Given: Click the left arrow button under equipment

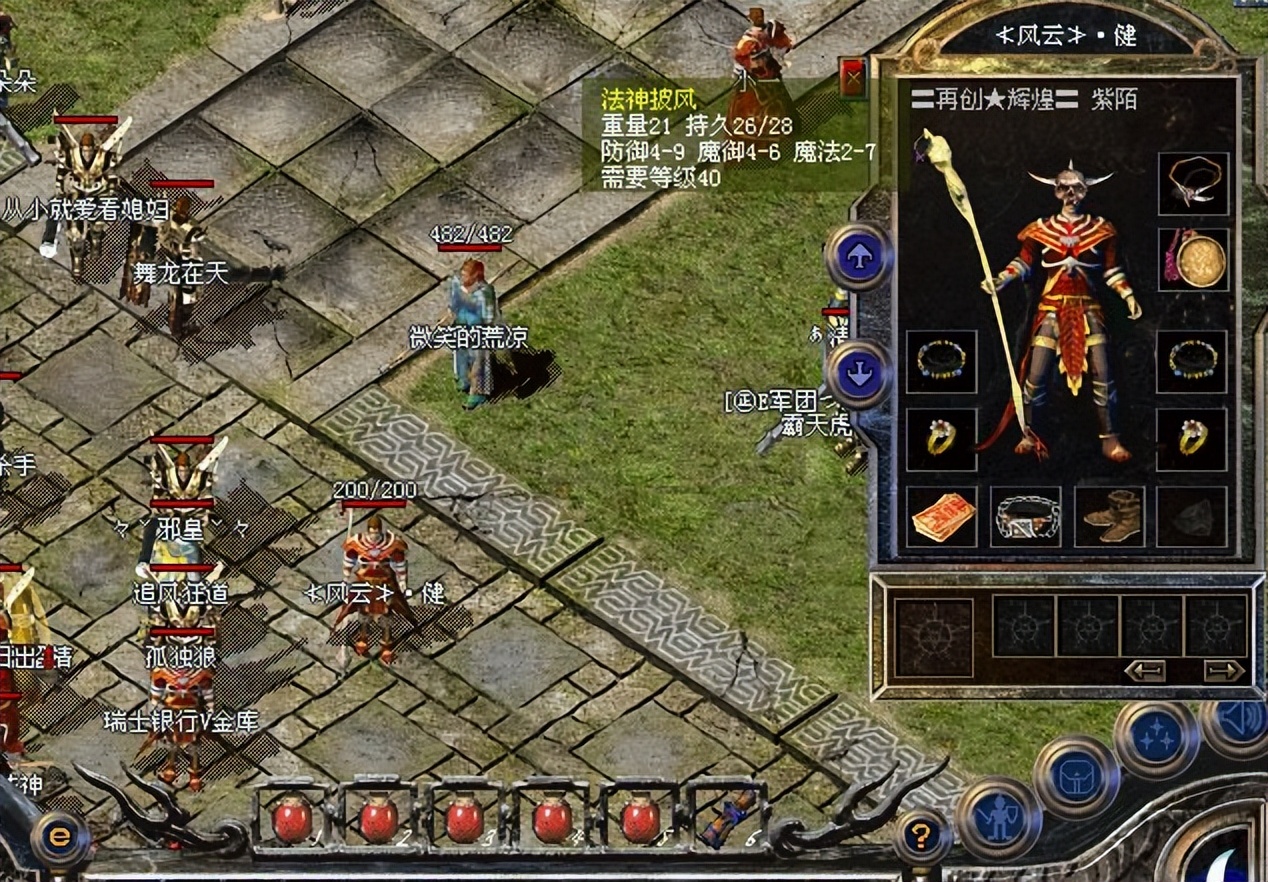Looking at the screenshot, I should click(1145, 670).
